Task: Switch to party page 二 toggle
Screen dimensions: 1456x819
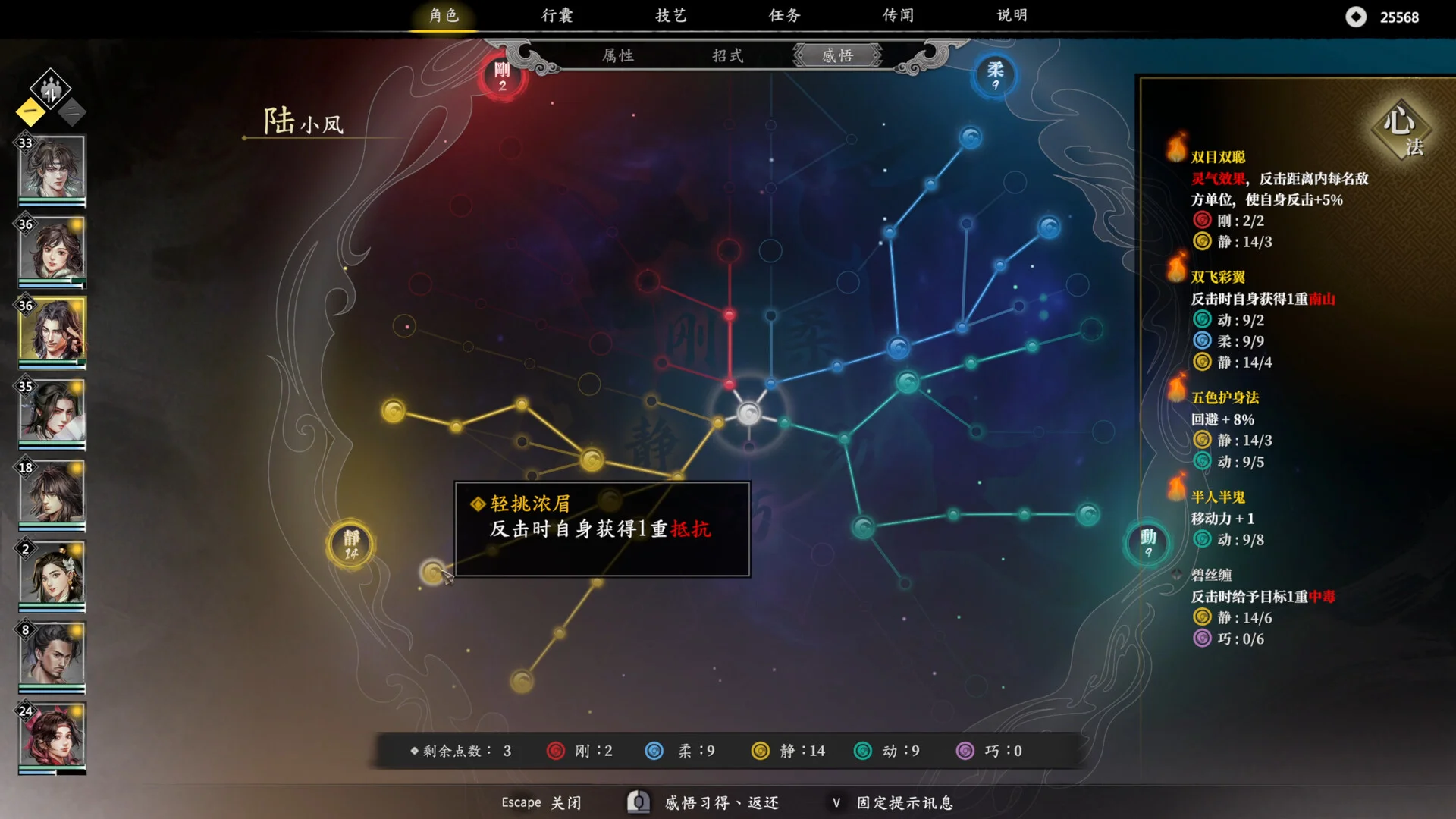Action: coord(71,112)
